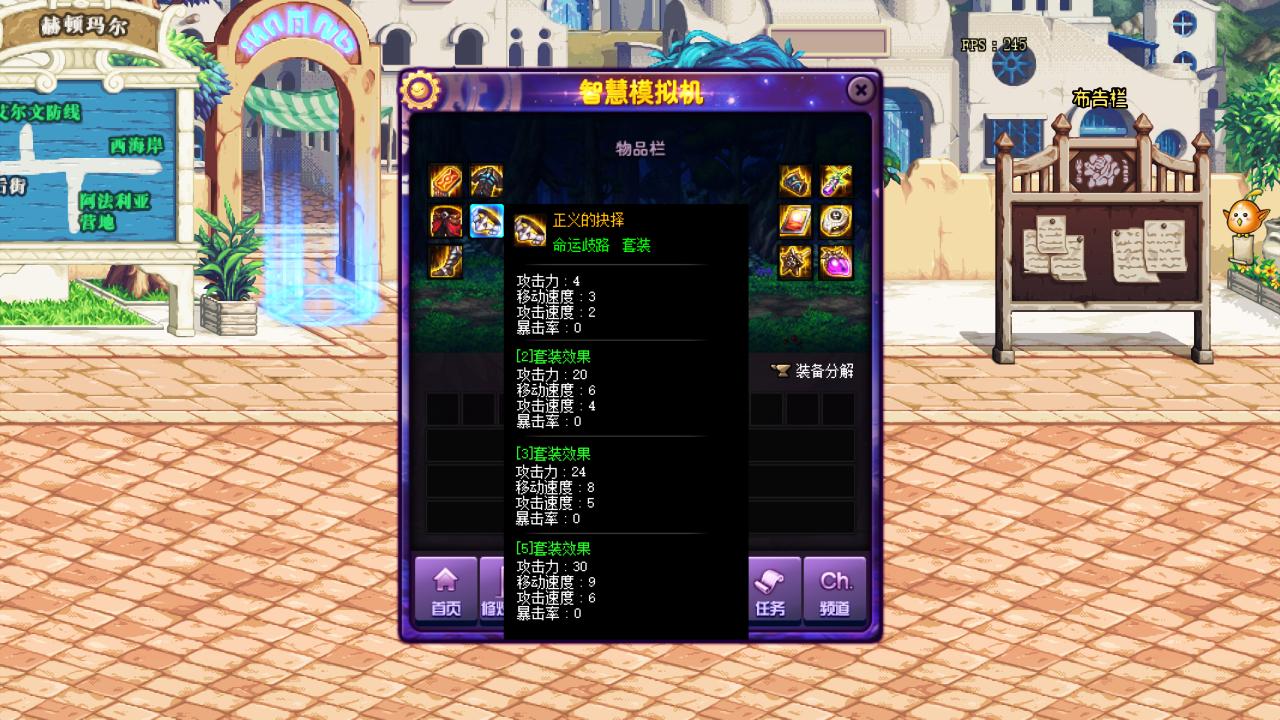
Task: Select the chest armor piece in the left slots
Action: tap(486, 180)
